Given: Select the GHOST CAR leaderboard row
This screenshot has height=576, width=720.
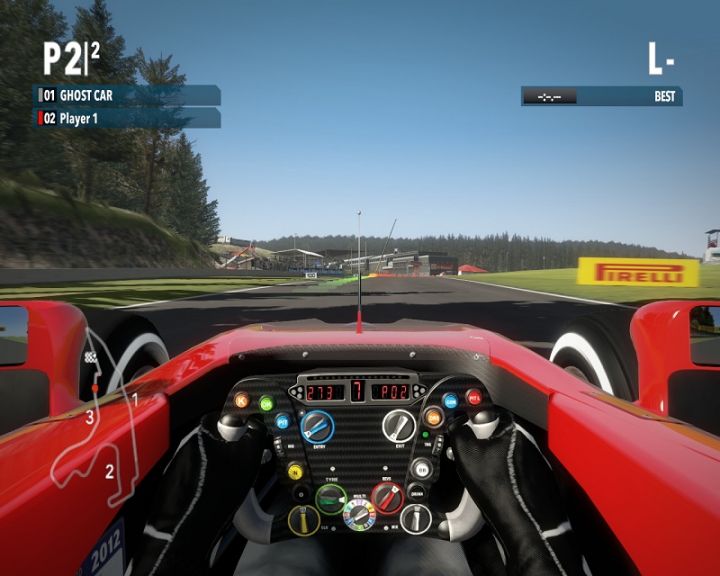Looking at the screenshot, I should [127, 96].
